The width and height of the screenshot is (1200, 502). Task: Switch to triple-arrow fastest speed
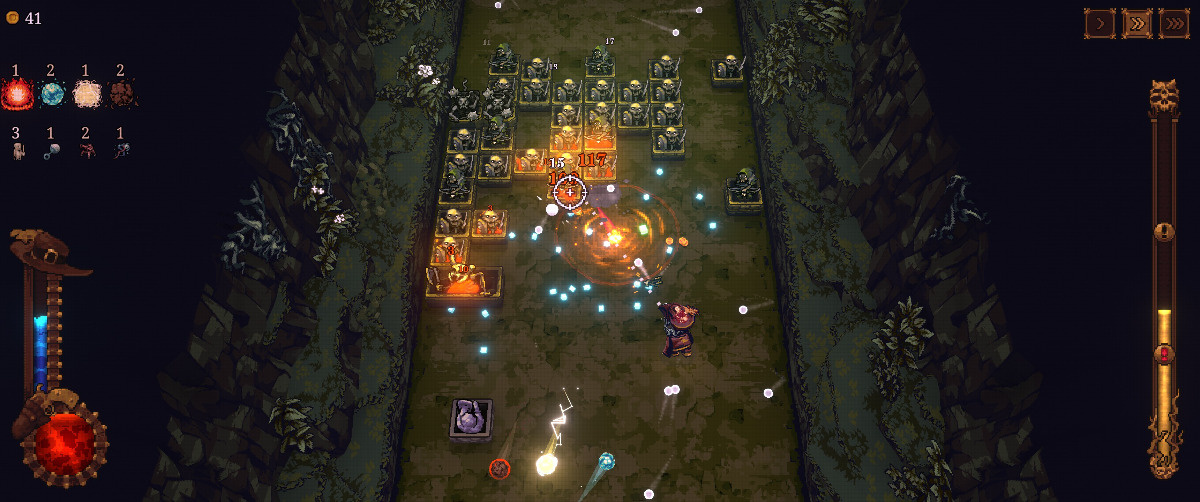(x=1174, y=23)
